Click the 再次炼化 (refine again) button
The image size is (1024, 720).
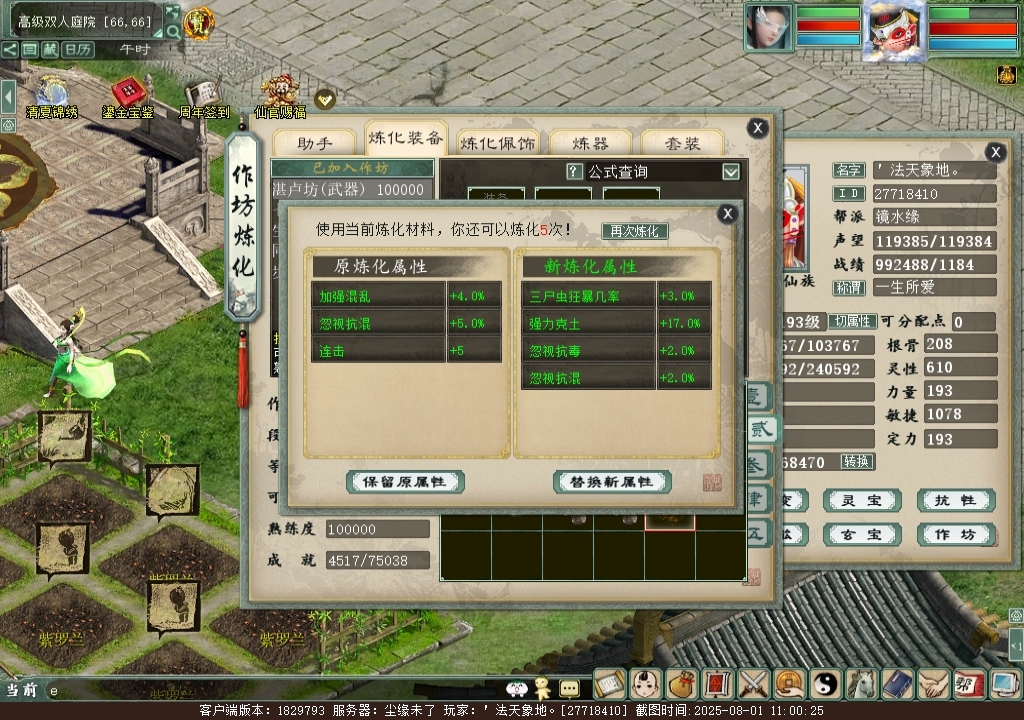pyautogui.click(x=634, y=231)
